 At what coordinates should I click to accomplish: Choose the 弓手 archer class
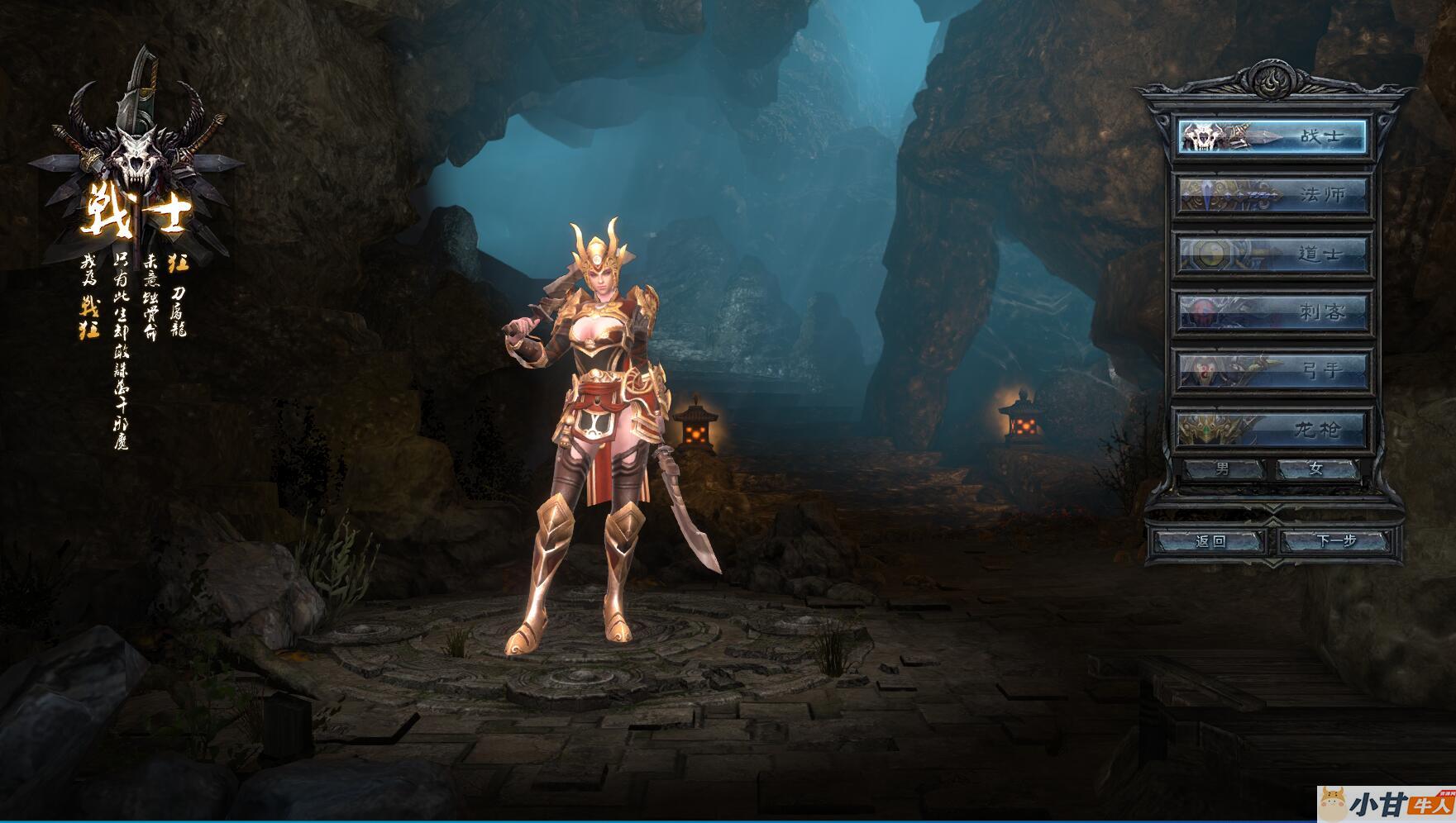click(1272, 370)
